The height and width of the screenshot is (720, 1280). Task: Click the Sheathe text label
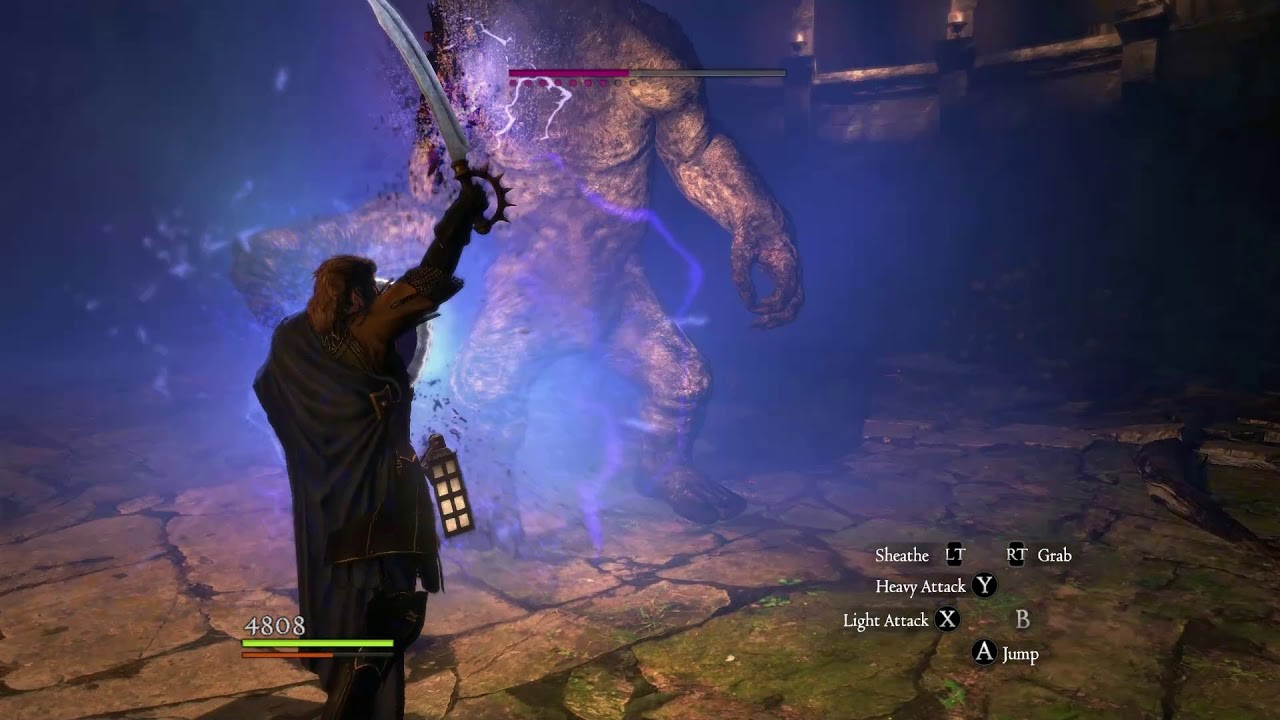coord(901,556)
